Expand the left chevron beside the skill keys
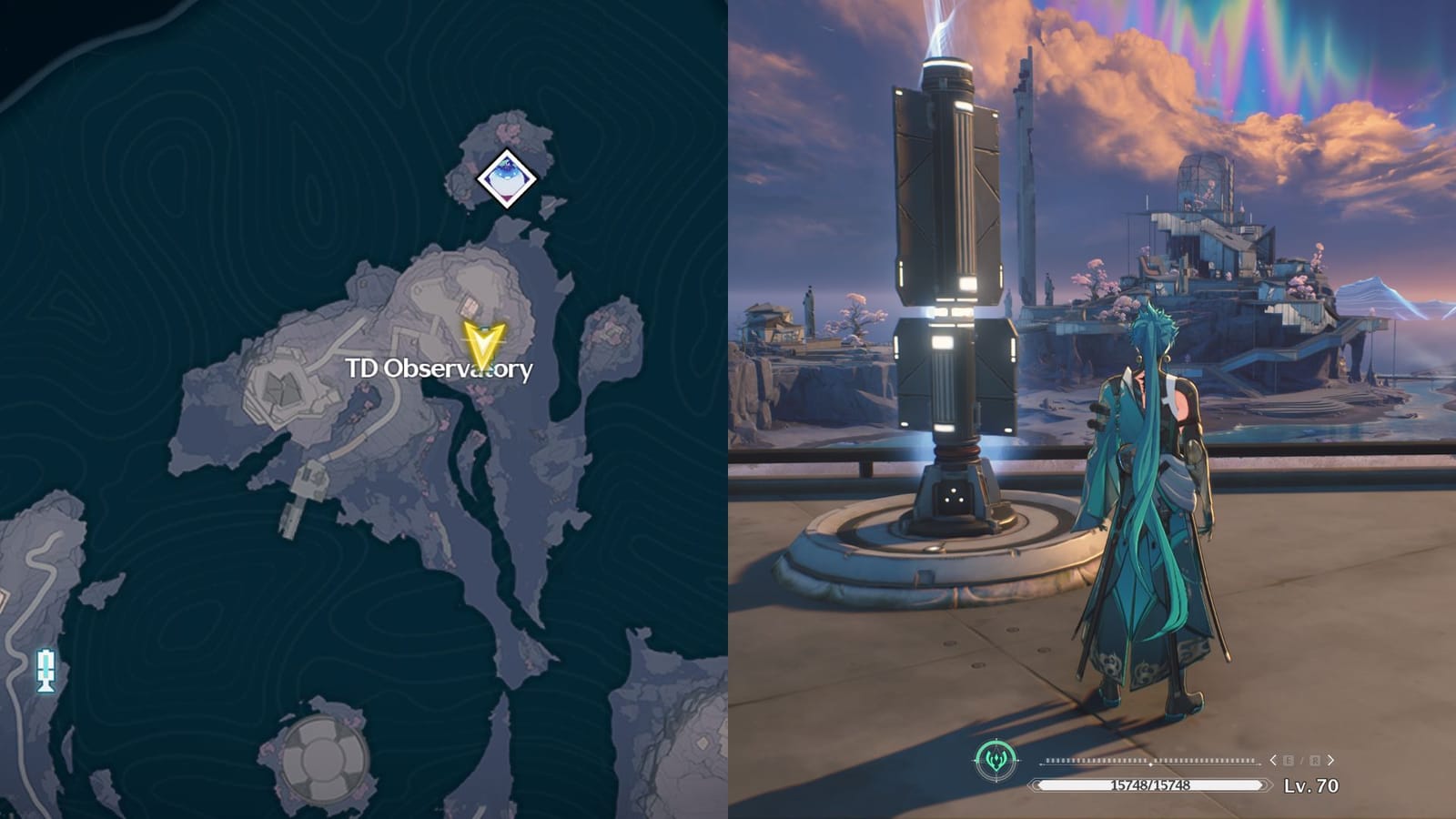The width and height of the screenshot is (1456, 819). click(x=1273, y=760)
